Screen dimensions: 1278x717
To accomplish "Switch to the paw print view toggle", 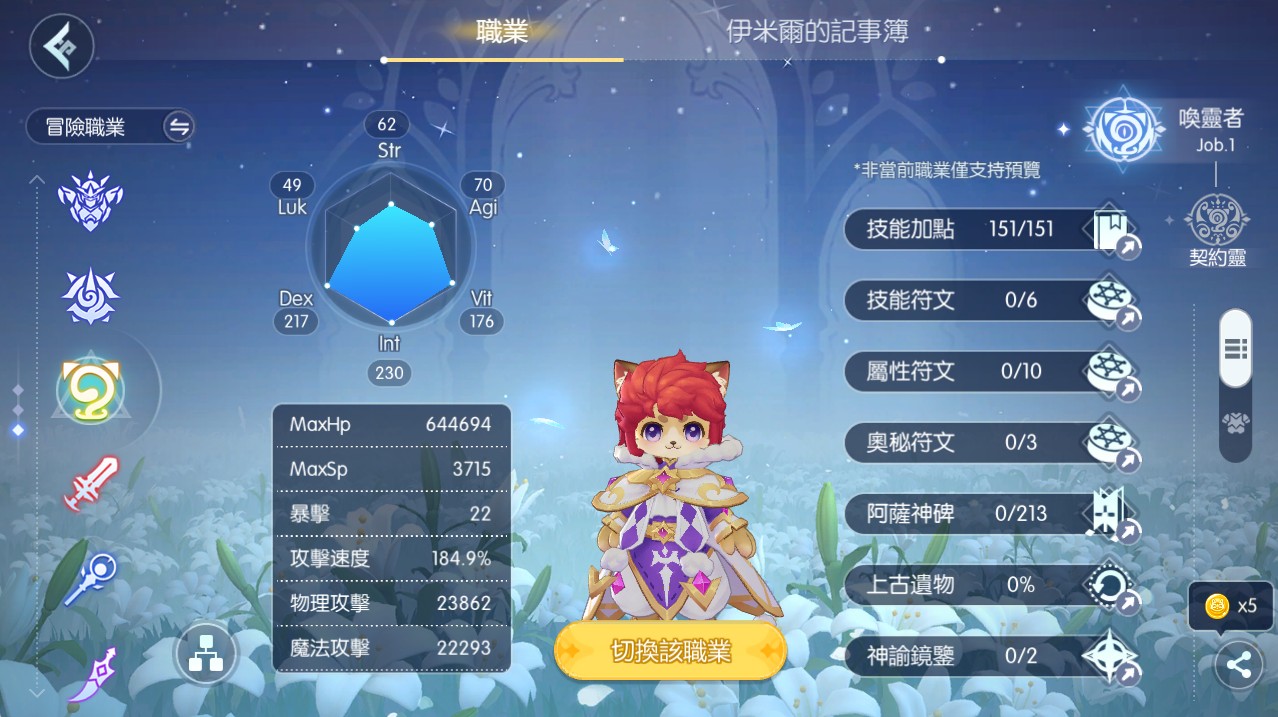I will point(1236,424).
